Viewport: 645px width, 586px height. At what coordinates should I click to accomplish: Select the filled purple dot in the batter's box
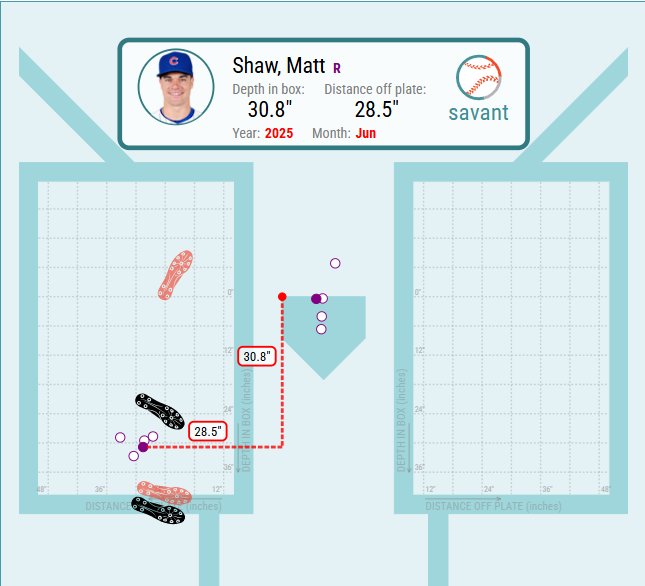point(143,447)
